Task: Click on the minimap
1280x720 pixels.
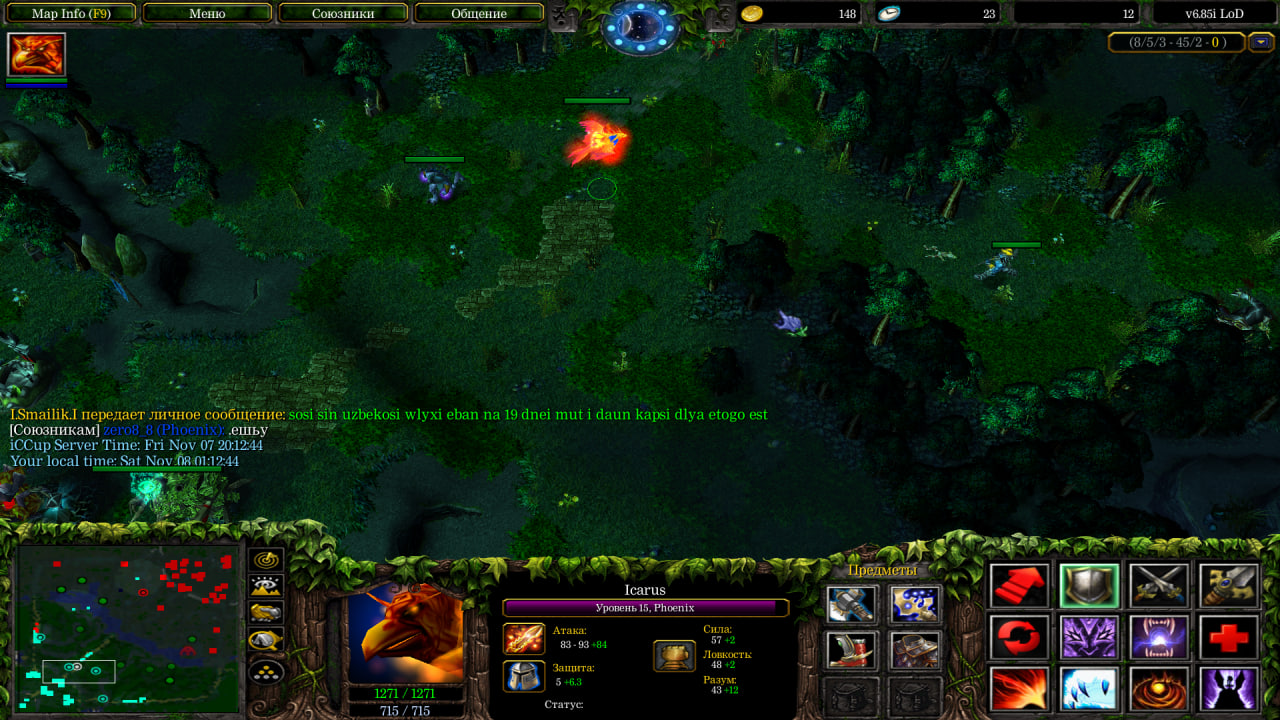Action: tap(128, 628)
